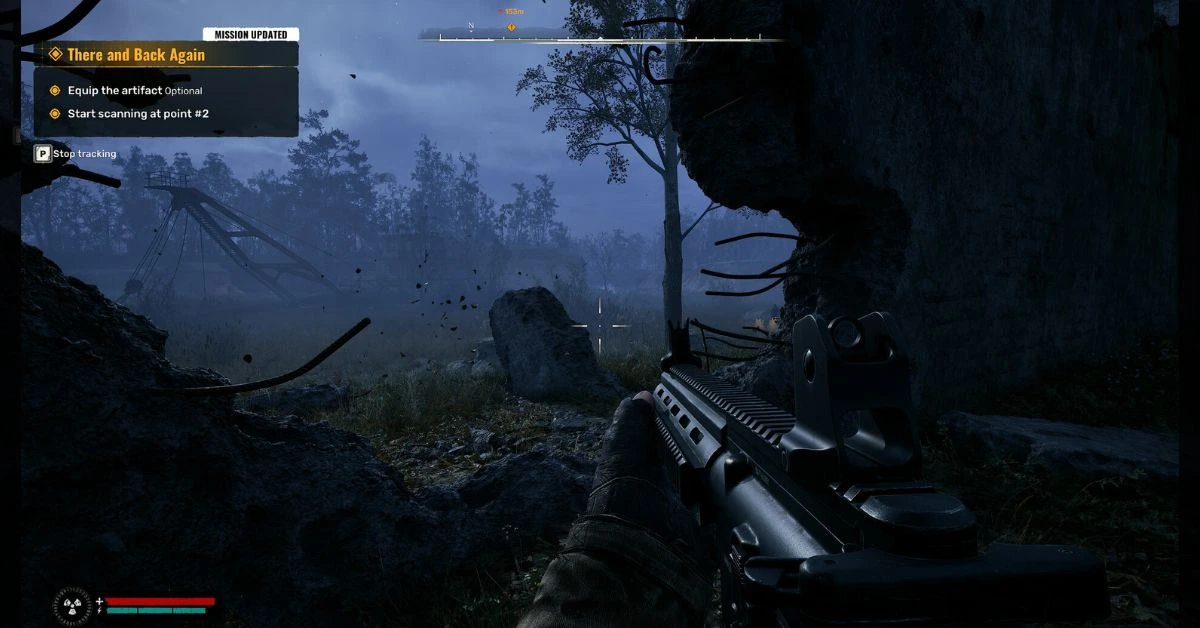Viewport: 1200px width, 628px height.
Task: Select the Start scanning at point #2 objective
Action: point(138,114)
